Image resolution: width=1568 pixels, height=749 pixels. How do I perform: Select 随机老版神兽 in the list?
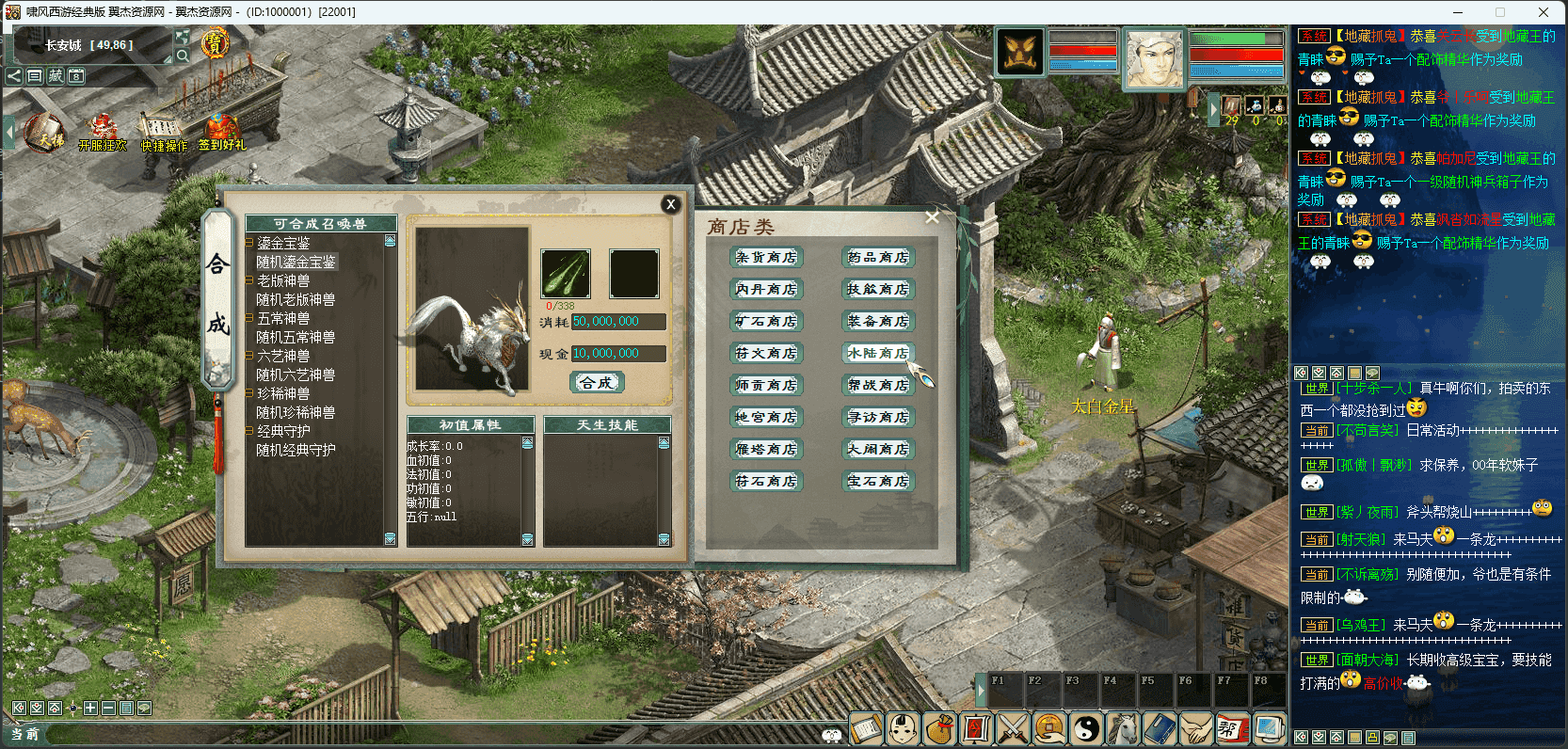pyautogui.click(x=296, y=300)
